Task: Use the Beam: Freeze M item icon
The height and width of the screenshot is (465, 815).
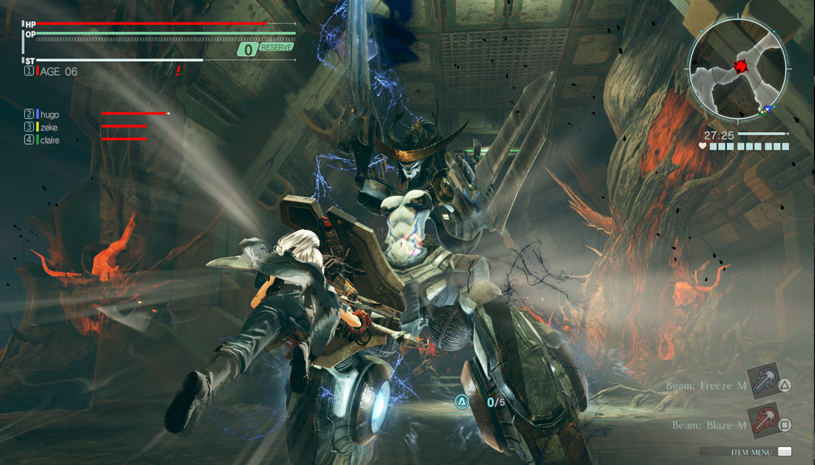Action: click(764, 383)
